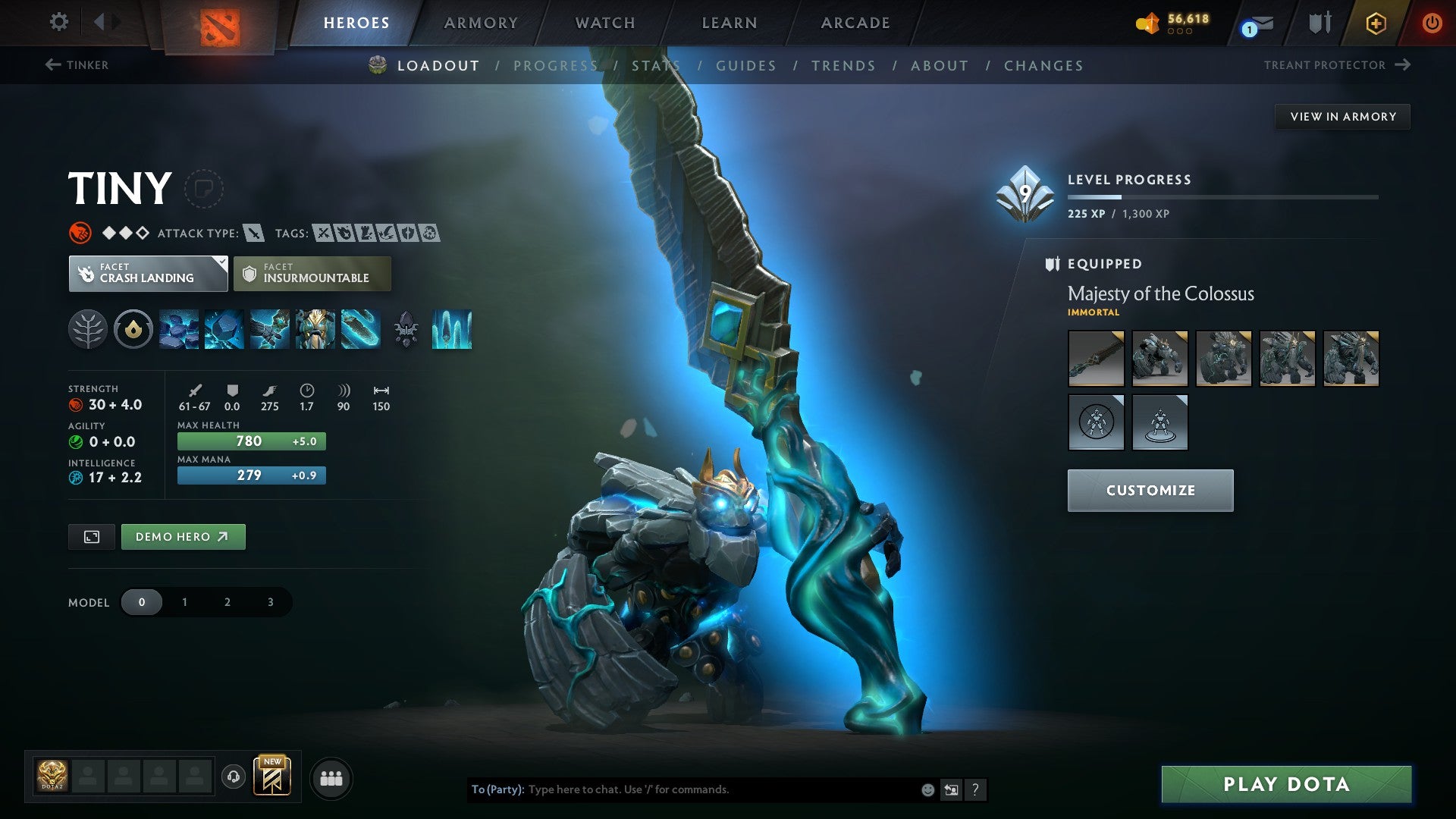The height and width of the screenshot is (819, 1456).
Task: Click the power button to exit
Action: point(1432,23)
